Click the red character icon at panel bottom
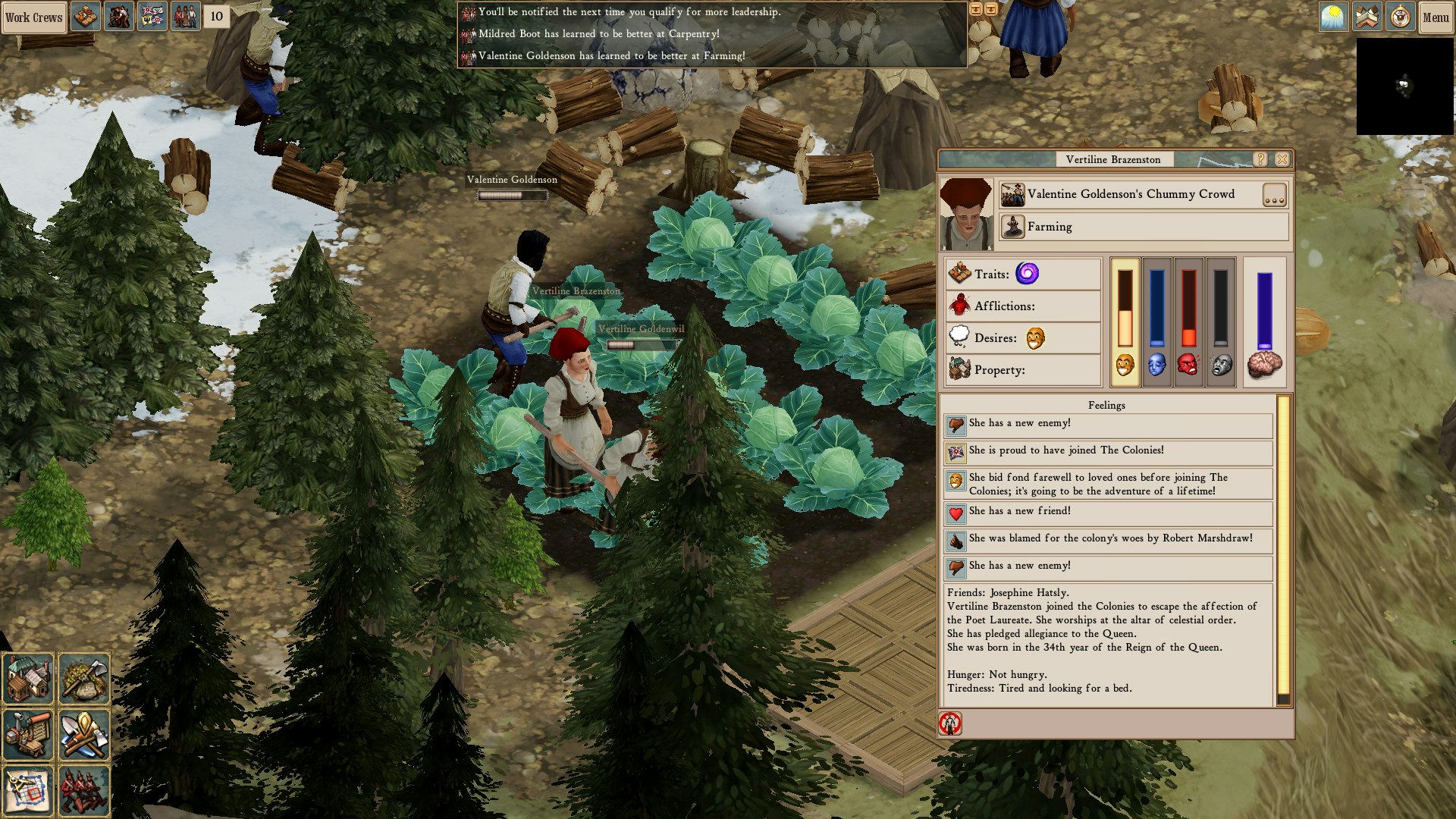Viewport: 1456px width, 819px height. tap(950, 723)
